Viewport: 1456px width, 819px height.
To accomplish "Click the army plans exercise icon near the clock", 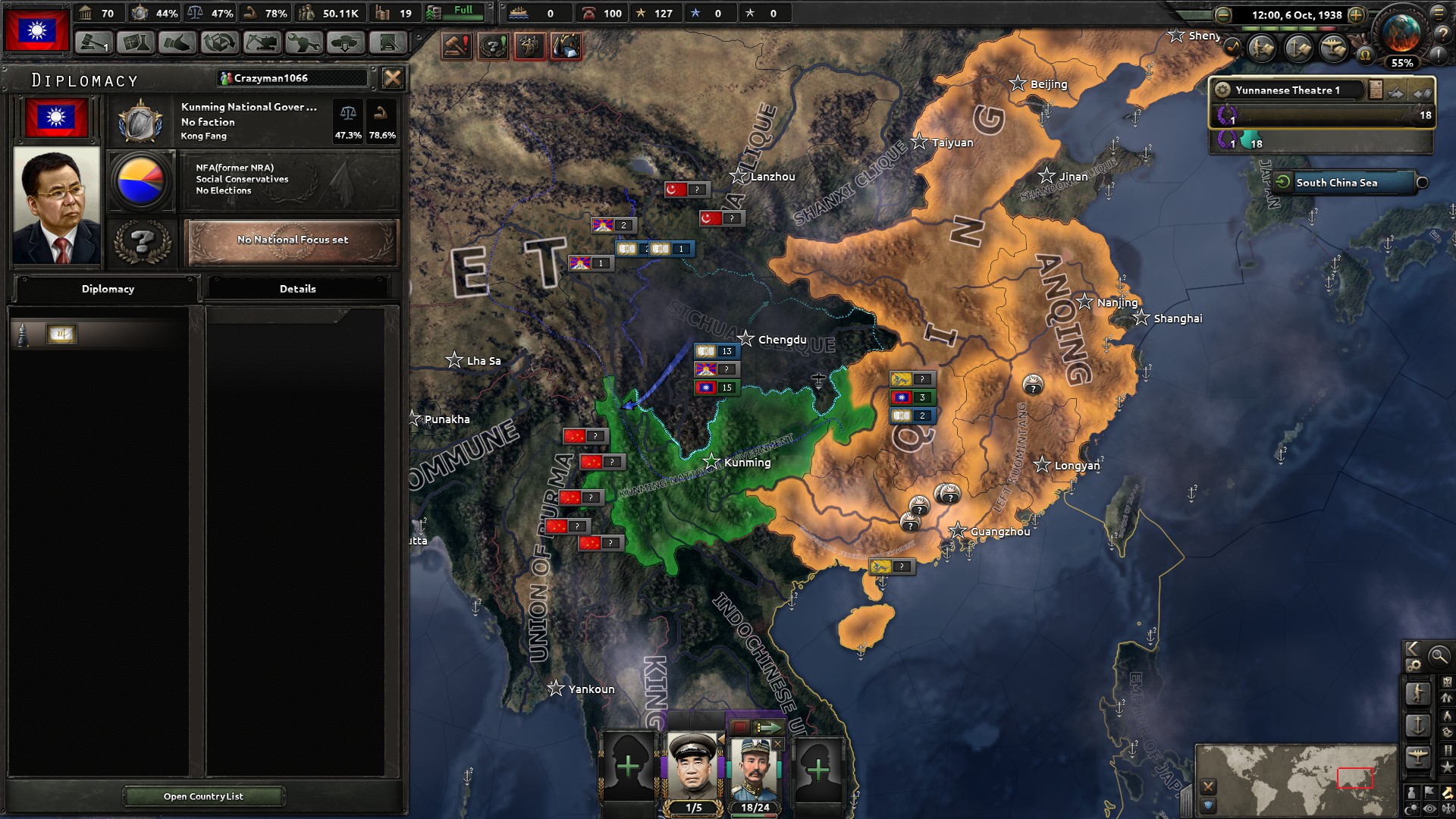I will pos(1260,46).
